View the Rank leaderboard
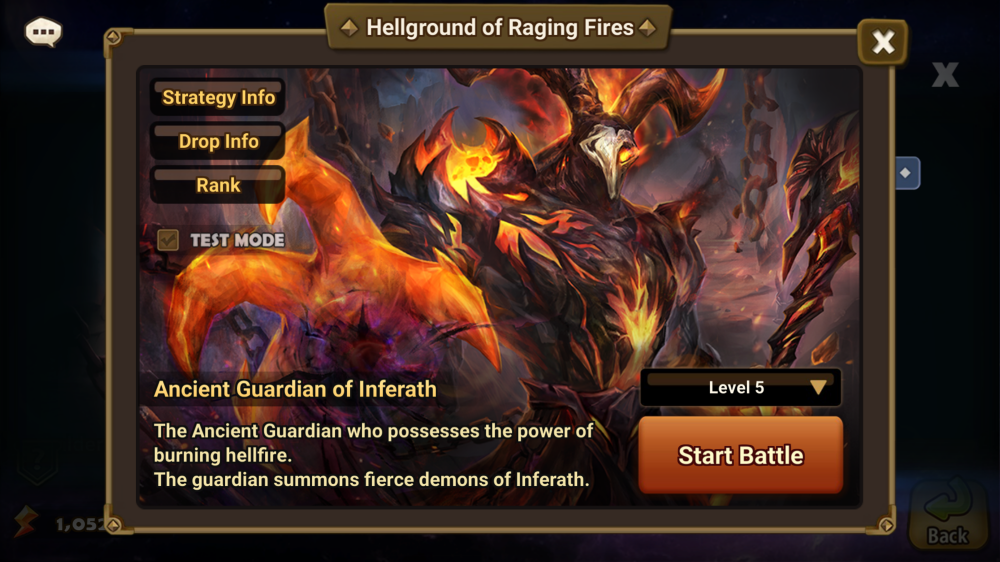 pyautogui.click(x=218, y=185)
